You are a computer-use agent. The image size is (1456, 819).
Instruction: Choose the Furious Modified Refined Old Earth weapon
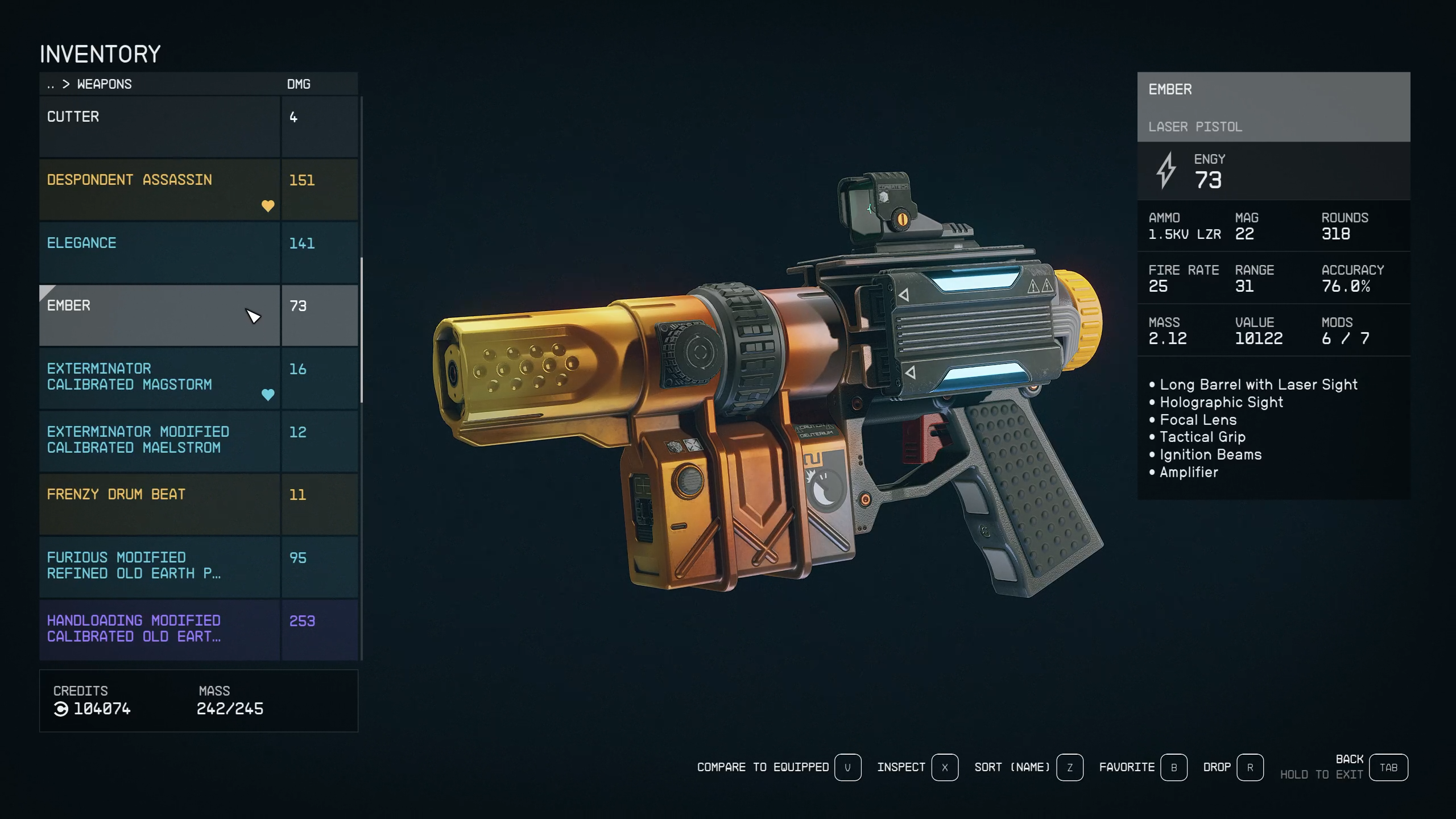(x=159, y=566)
